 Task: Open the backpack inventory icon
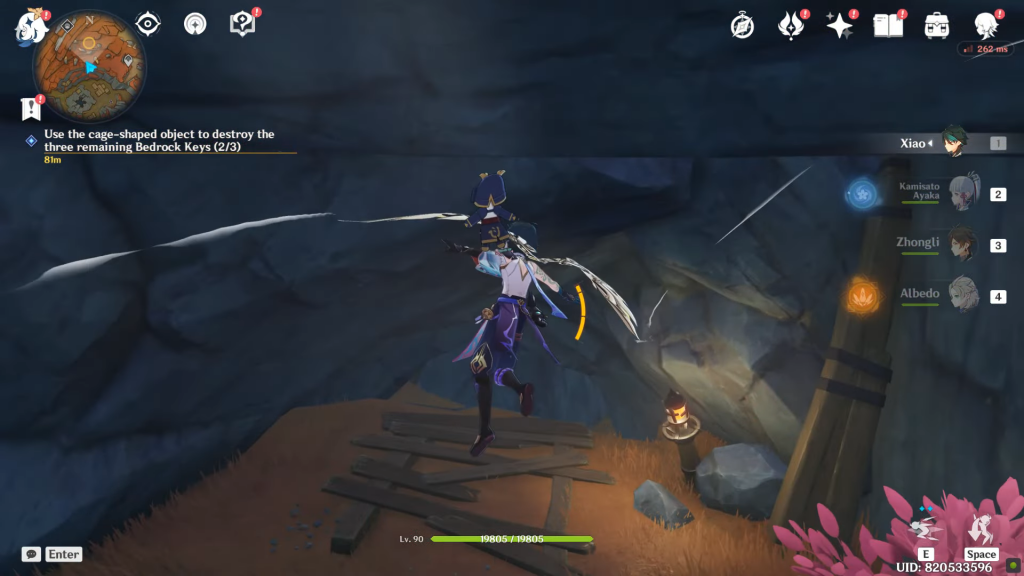click(937, 26)
